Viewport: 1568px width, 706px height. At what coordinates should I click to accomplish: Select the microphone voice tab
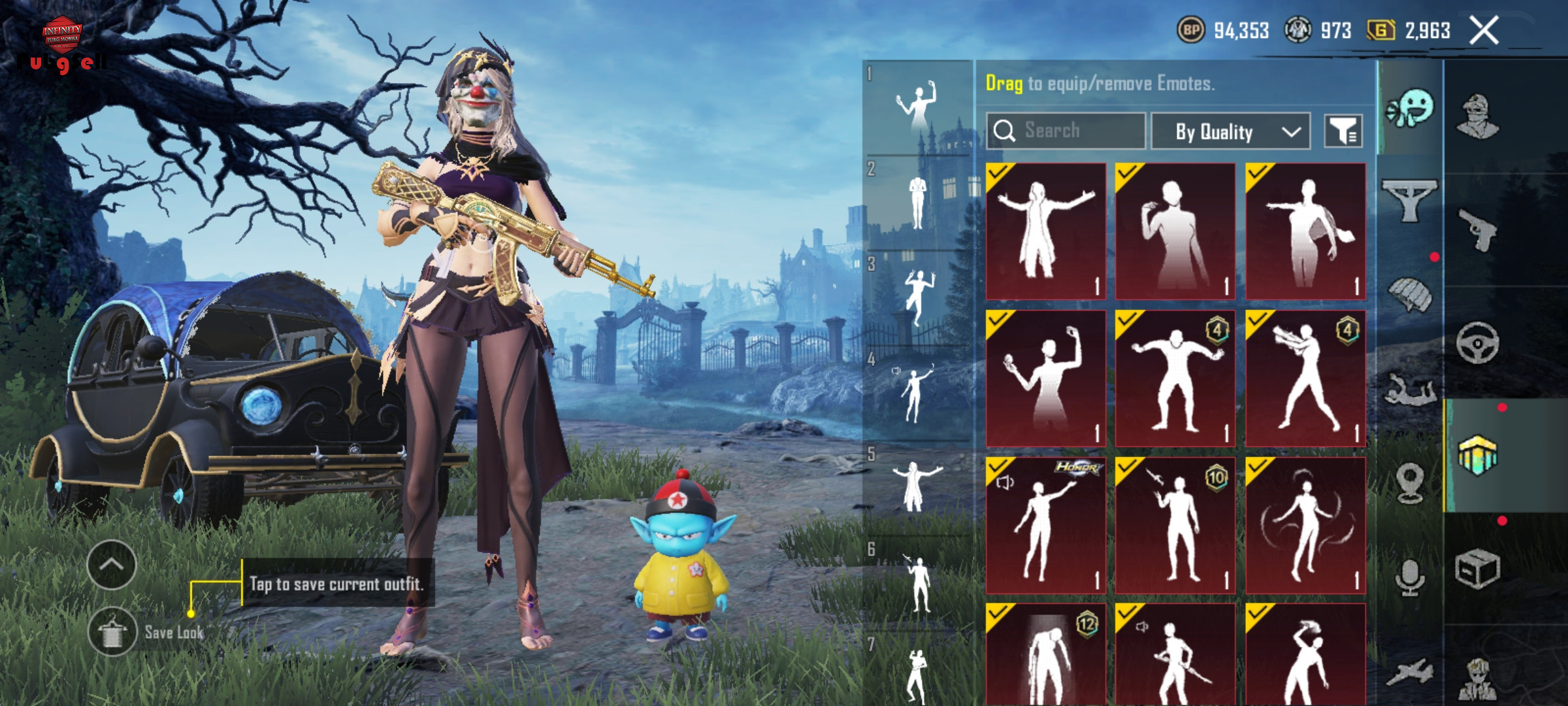1410,577
